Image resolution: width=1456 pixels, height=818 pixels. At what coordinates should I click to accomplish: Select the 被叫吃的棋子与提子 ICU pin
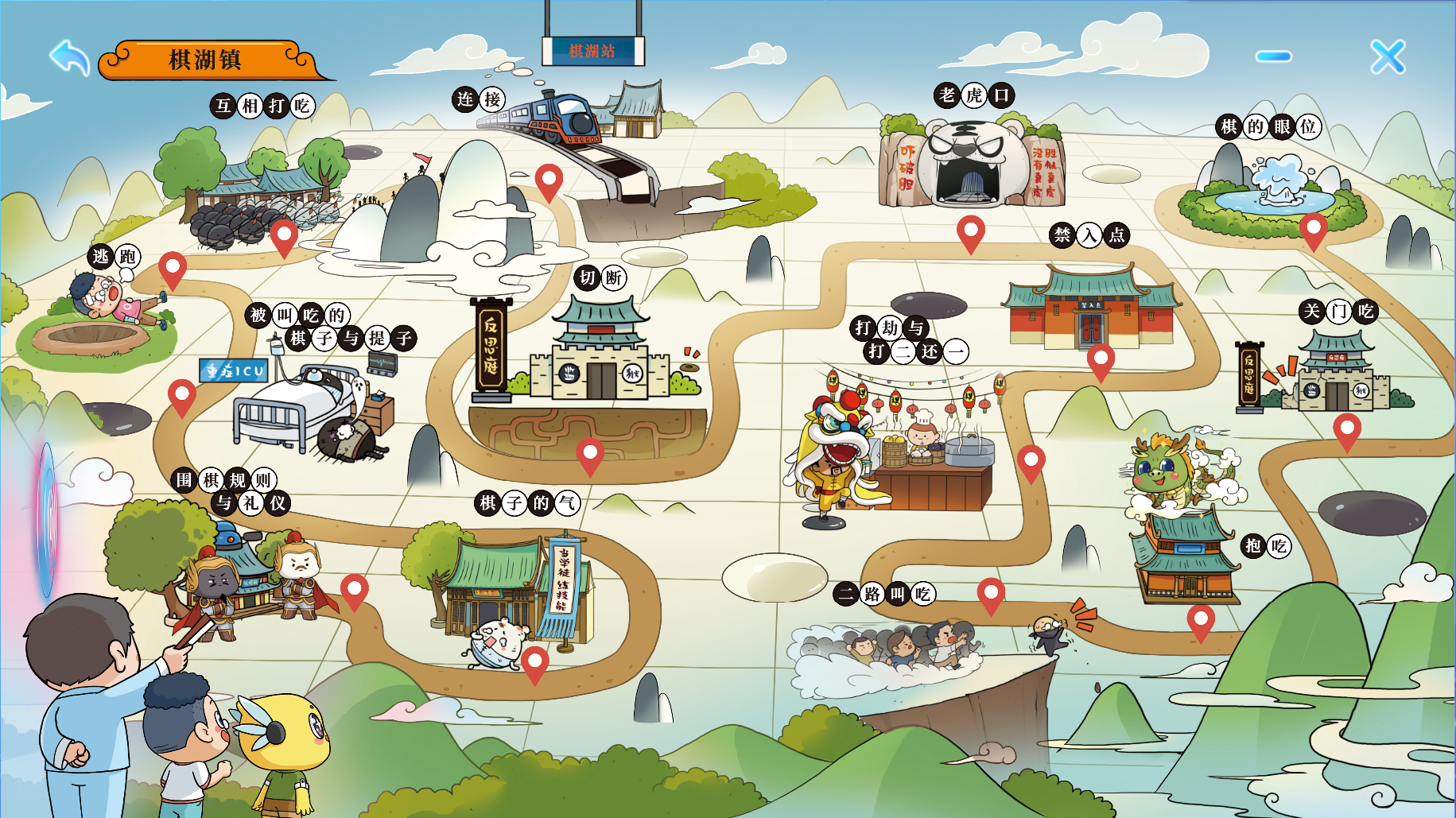pyautogui.click(x=182, y=394)
